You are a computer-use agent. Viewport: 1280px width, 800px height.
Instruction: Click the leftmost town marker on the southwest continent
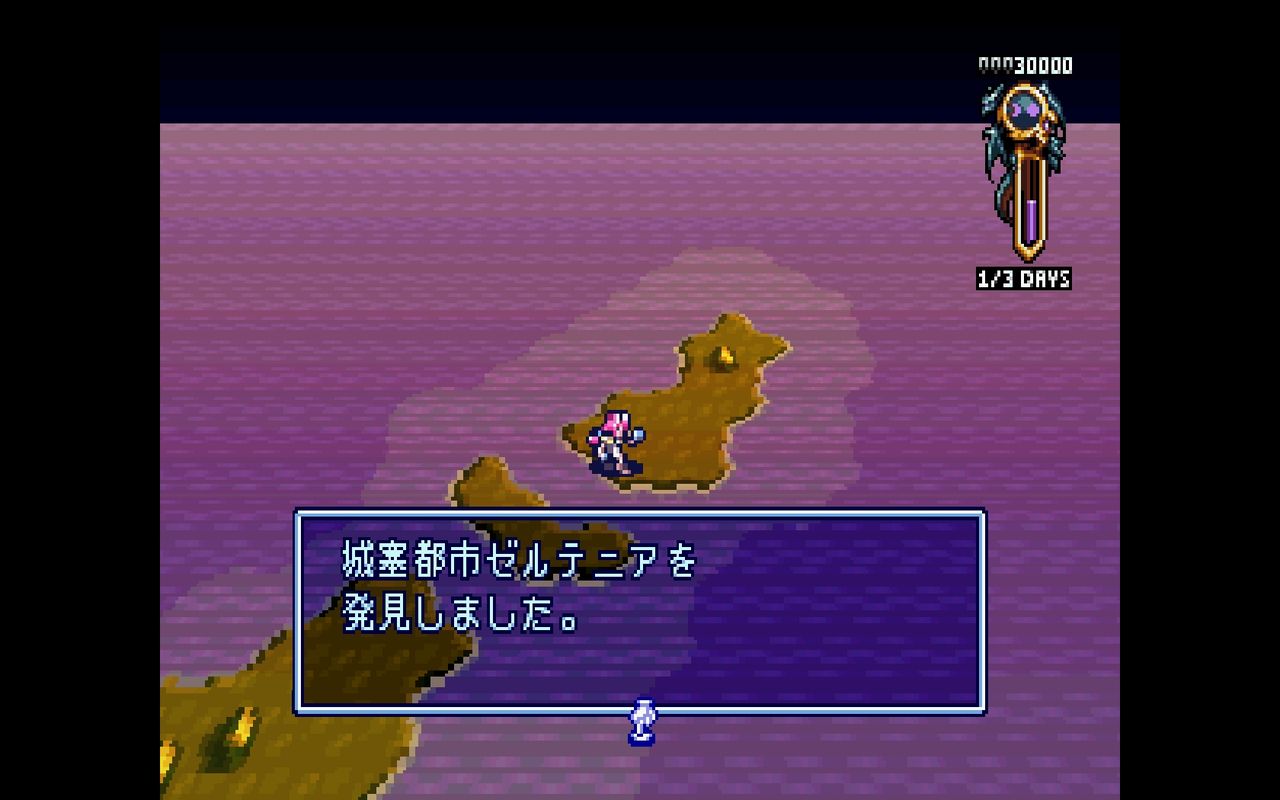[165, 752]
